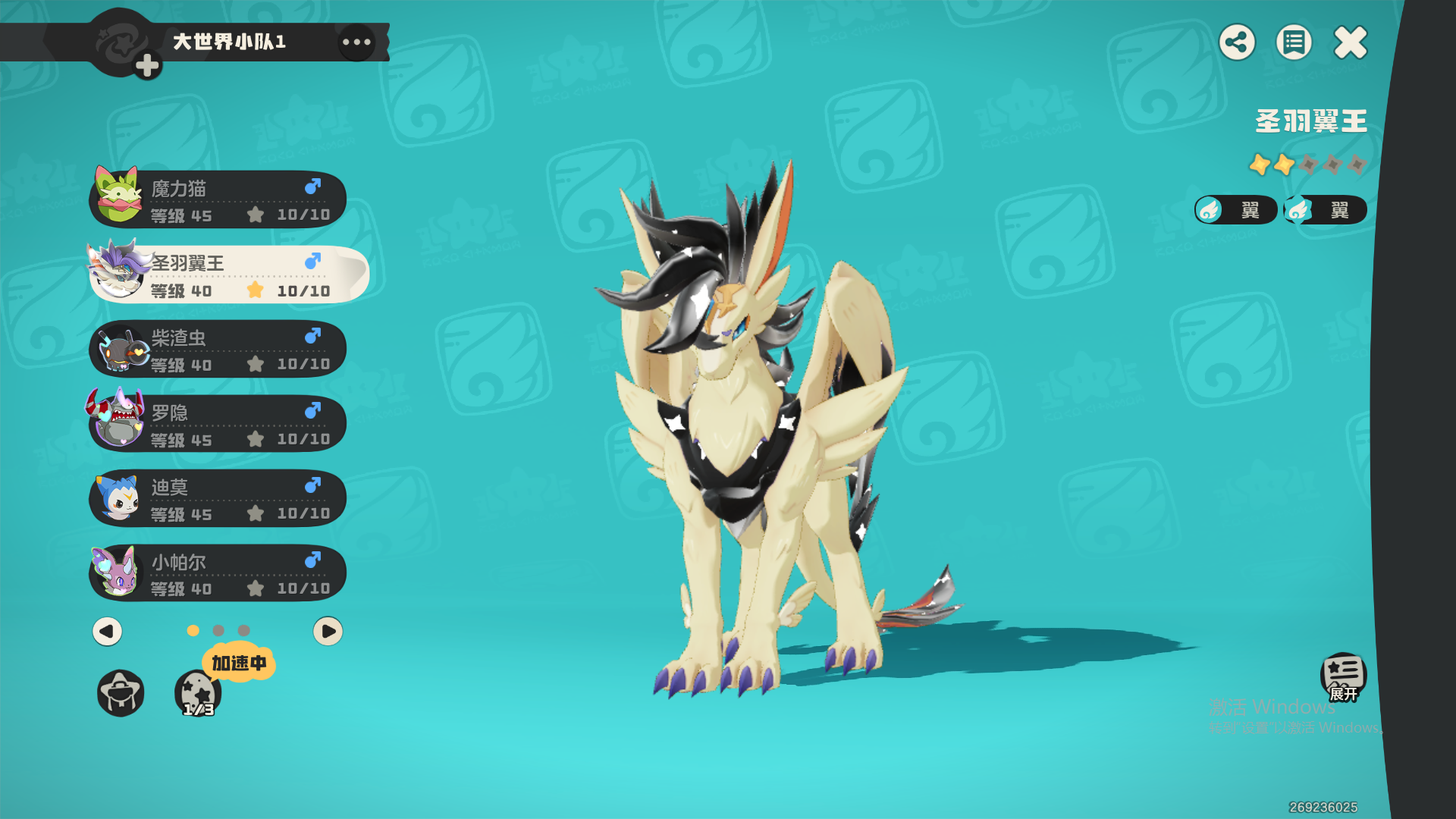Go to the previous squad page arrow
This screenshot has width=1456, height=819.
click(107, 631)
